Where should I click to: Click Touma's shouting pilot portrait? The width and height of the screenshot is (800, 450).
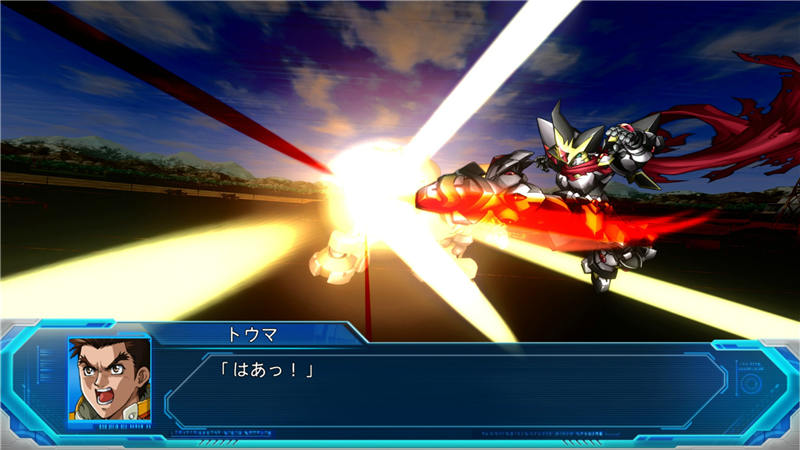tap(109, 379)
